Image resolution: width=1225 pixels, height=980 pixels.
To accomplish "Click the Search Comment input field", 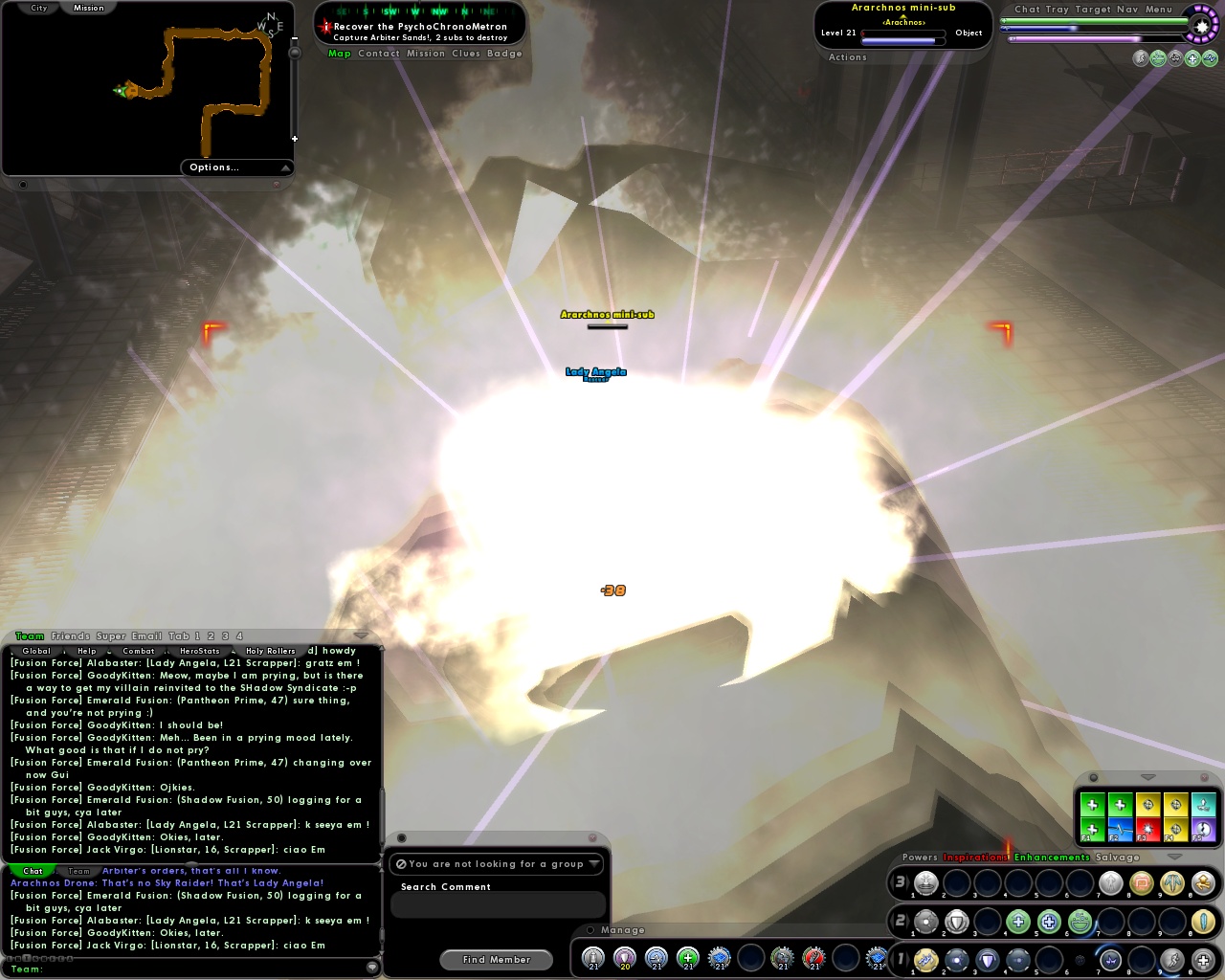I will coord(497,903).
